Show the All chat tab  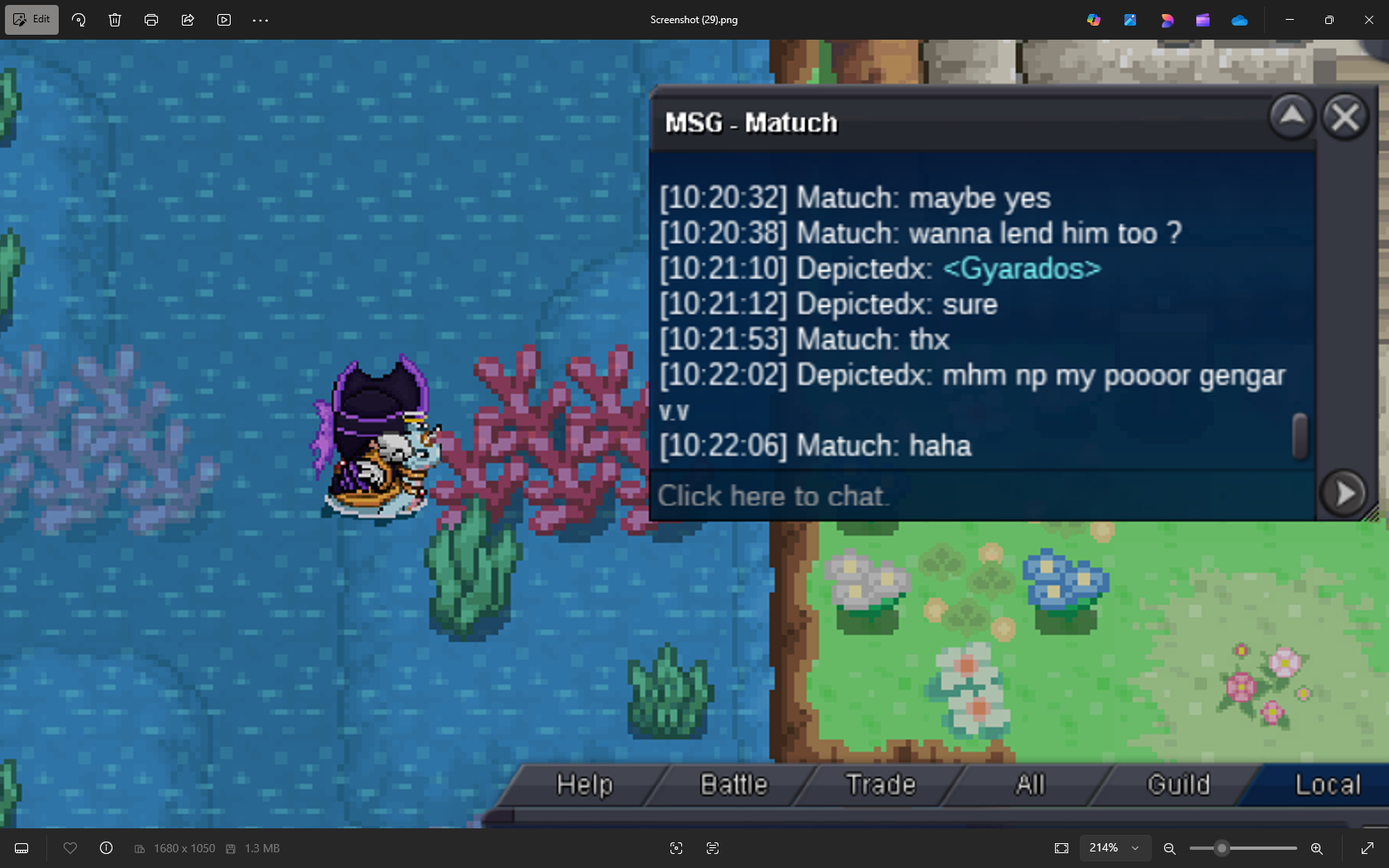pyautogui.click(x=1030, y=785)
